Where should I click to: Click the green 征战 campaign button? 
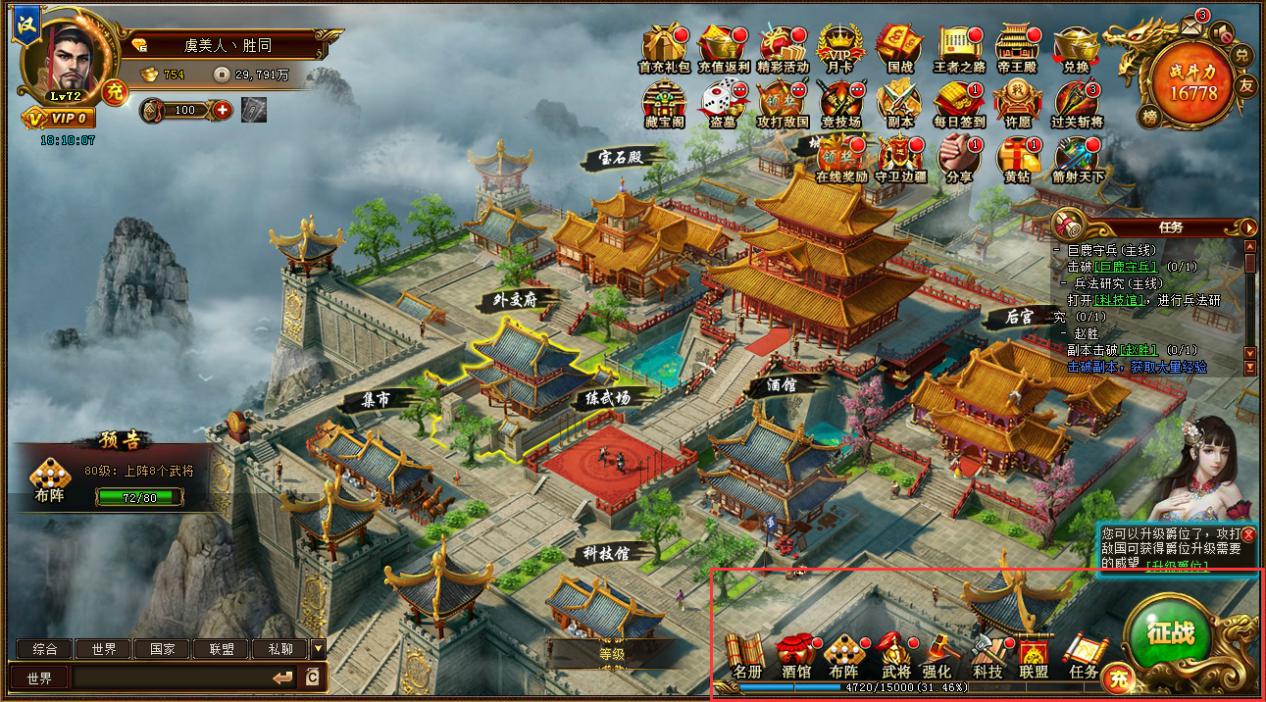point(1169,633)
